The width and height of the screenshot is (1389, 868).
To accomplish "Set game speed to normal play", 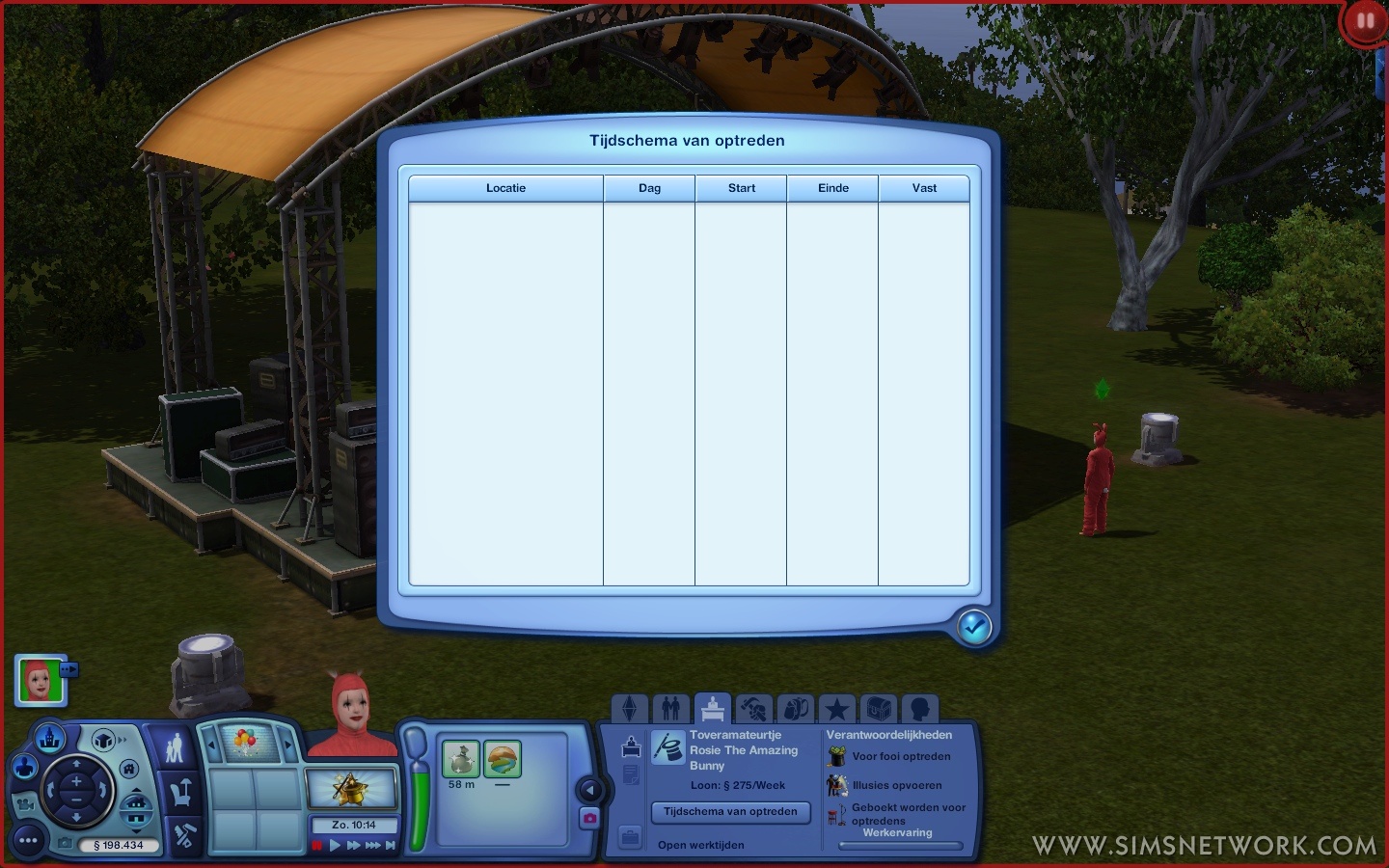I will tap(336, 846).
